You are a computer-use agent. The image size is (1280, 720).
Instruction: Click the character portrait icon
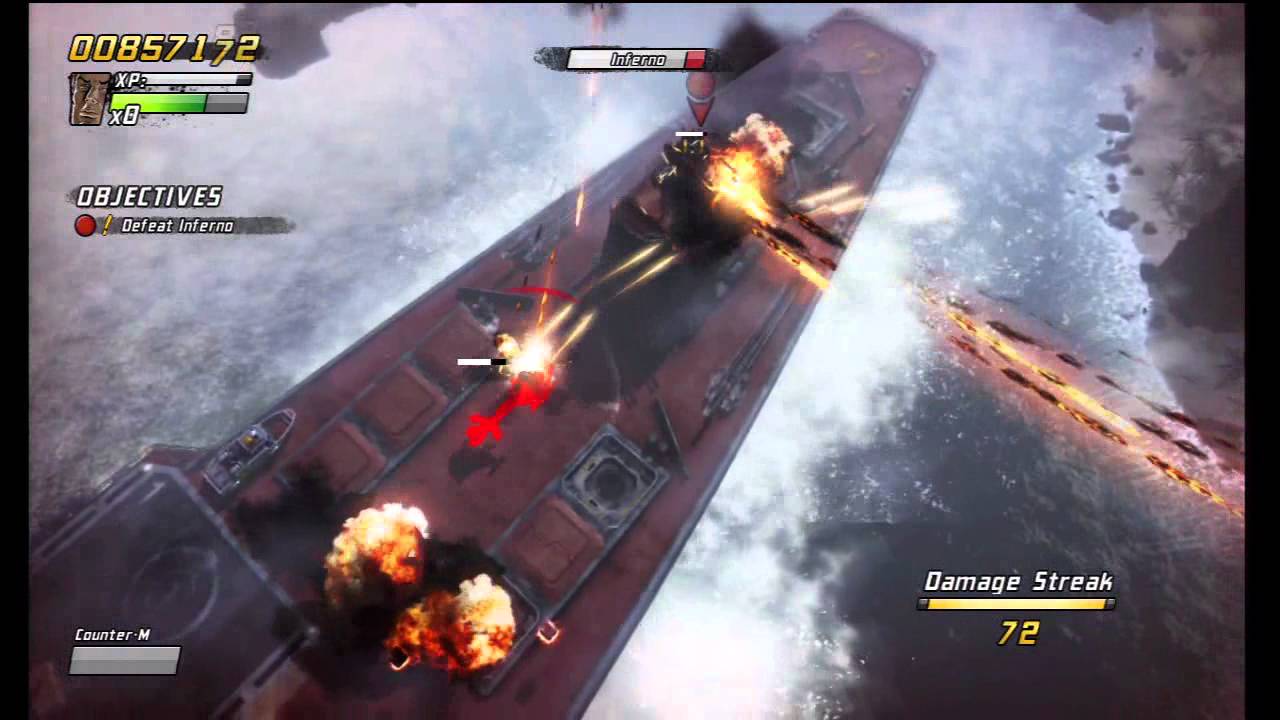coord(88,100)
